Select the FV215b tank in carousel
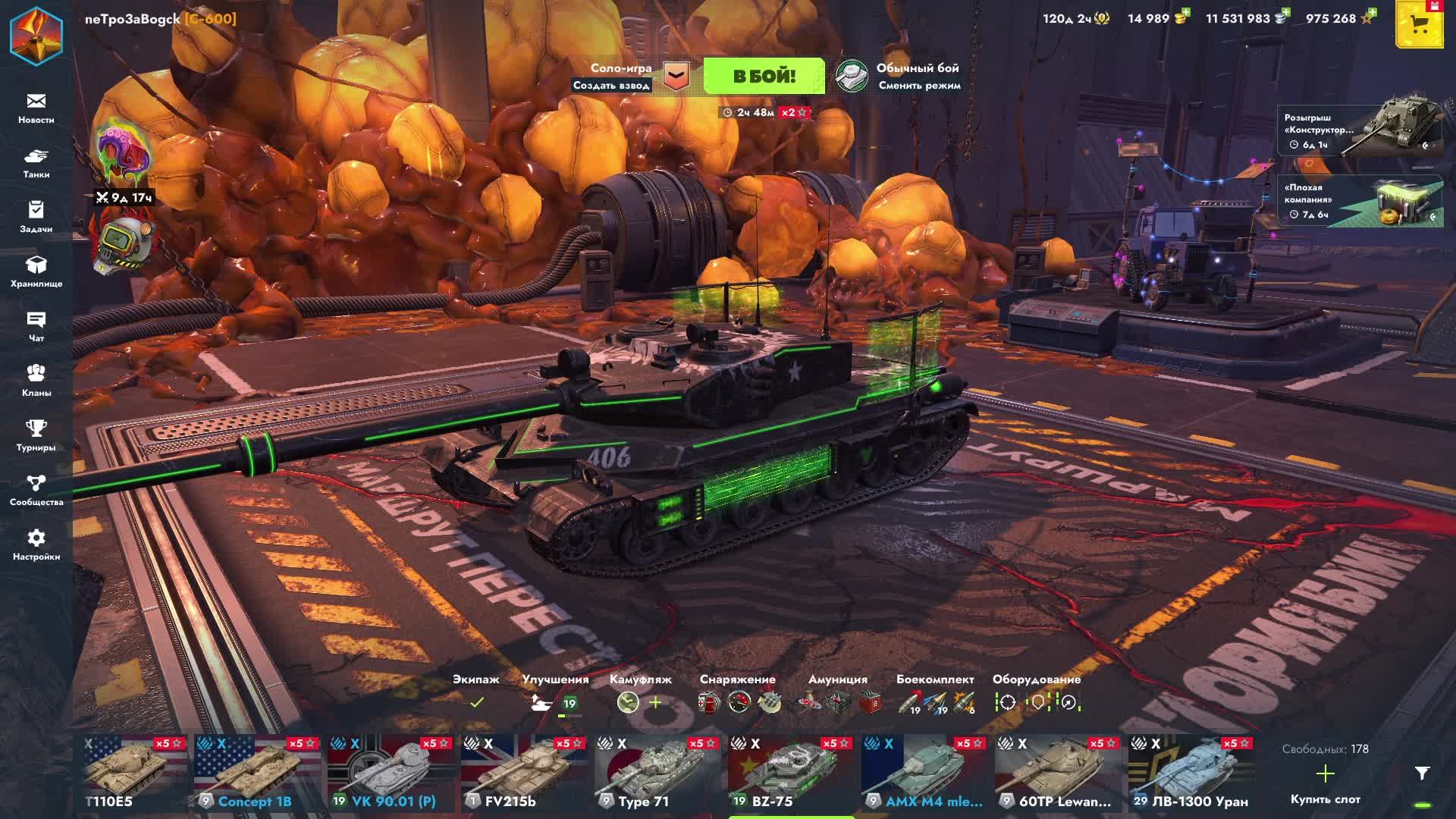Viewport: 1456px width, 819px height. (523, 773)
